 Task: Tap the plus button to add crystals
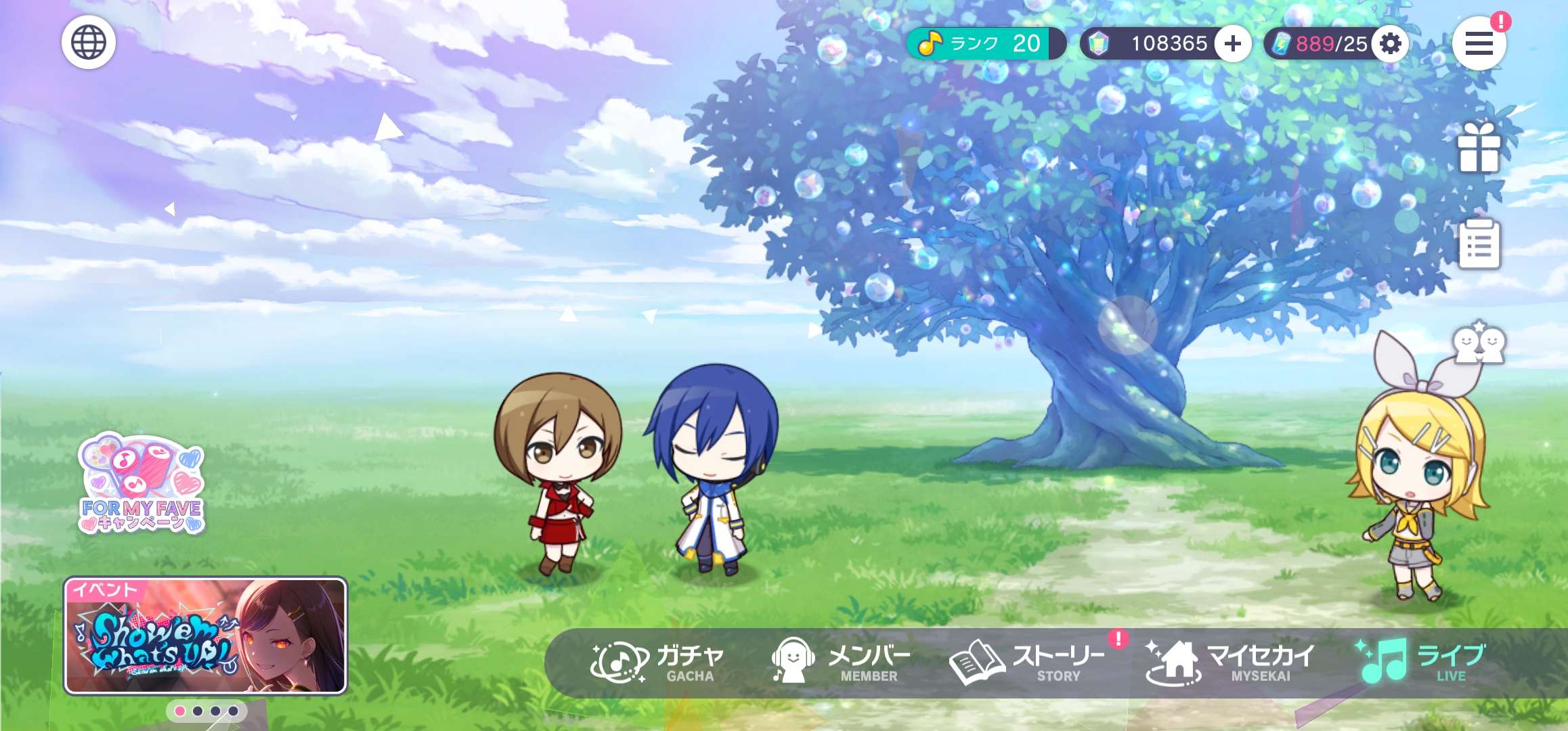click(1232, 44)
